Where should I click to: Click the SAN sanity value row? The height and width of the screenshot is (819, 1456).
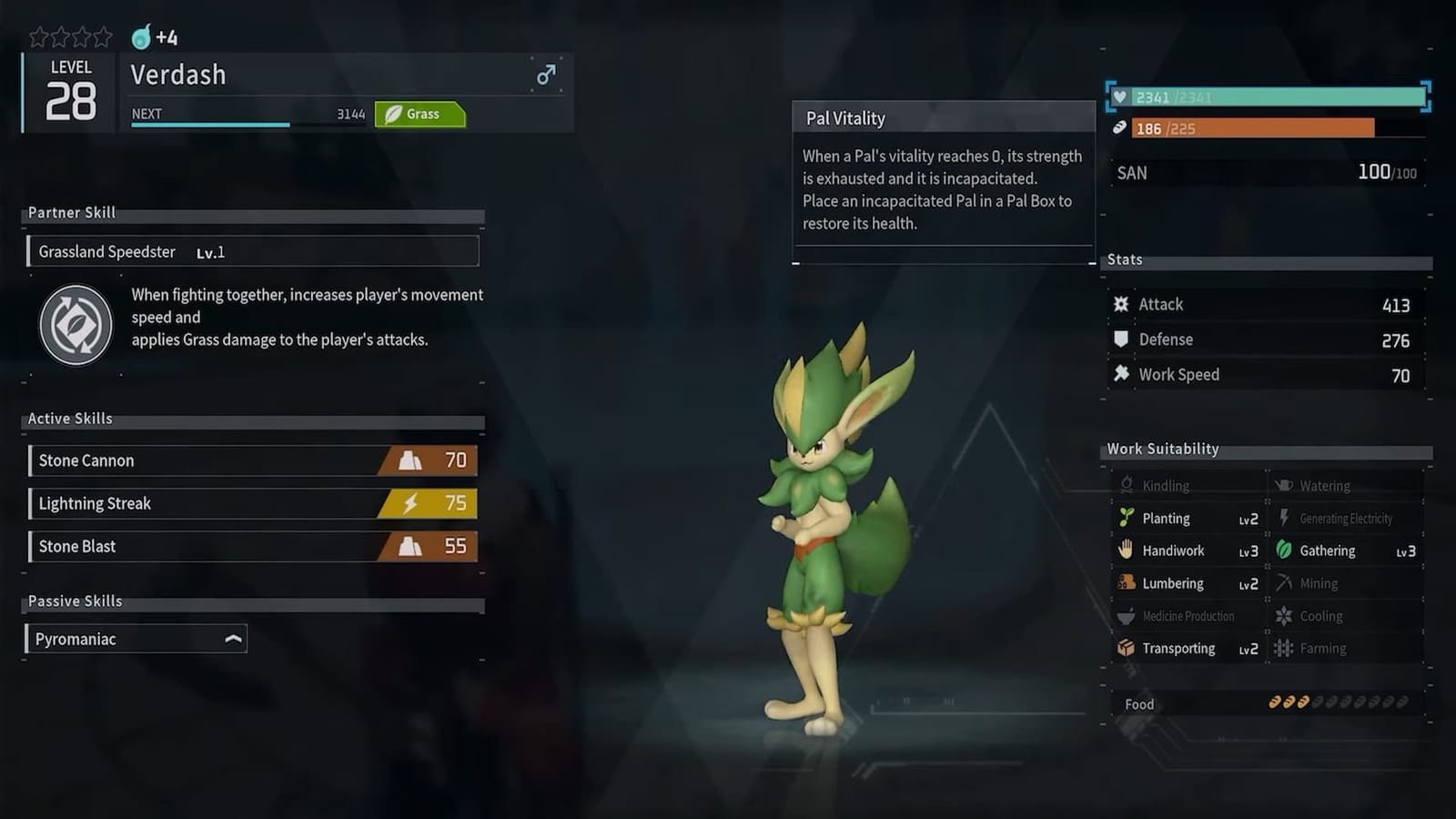(1267, 172)
